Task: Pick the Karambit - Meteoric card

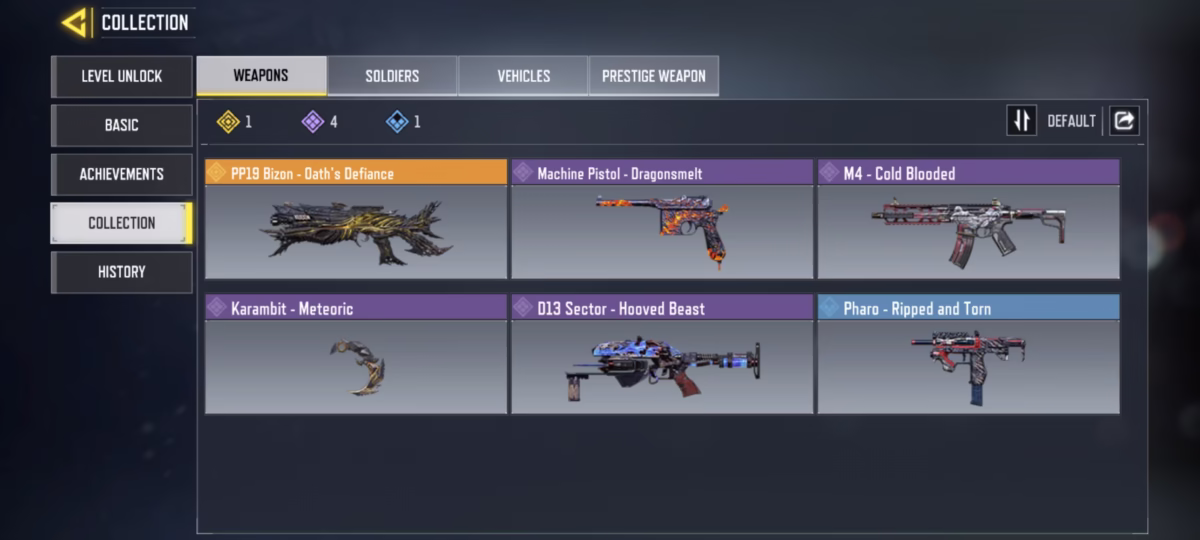Action: coord(356,354)
